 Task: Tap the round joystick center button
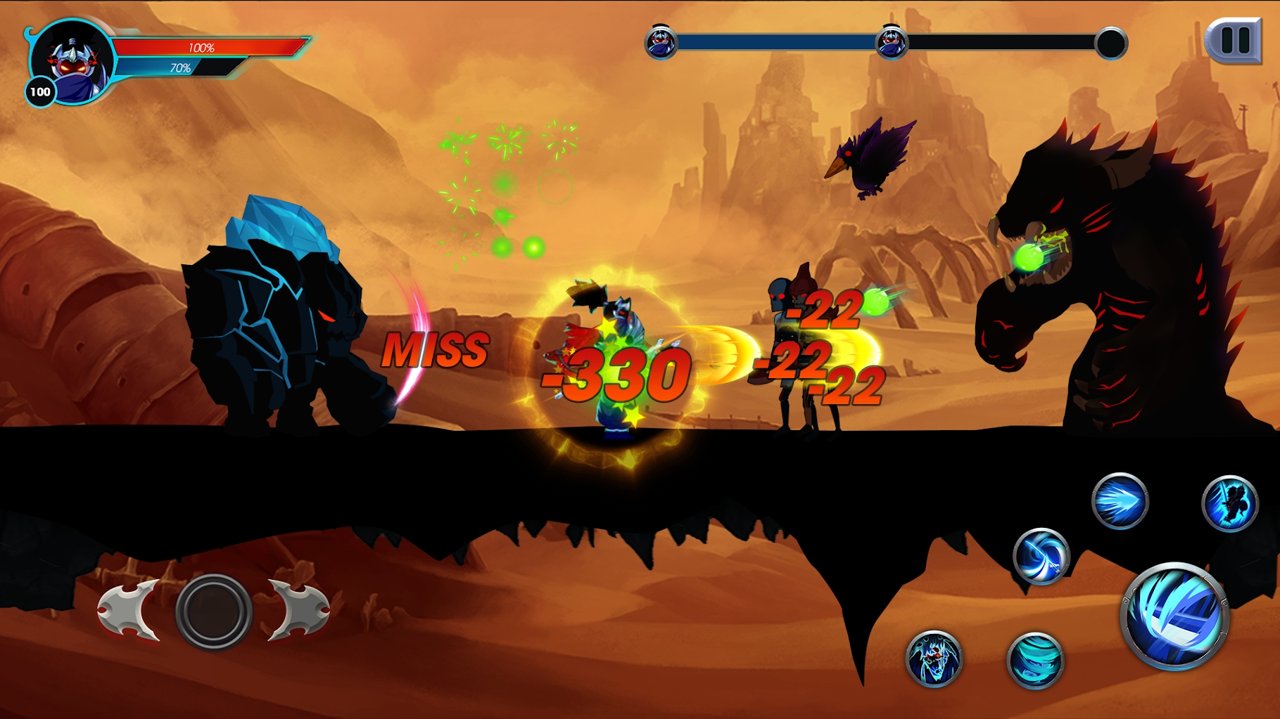tap(213, 610)
